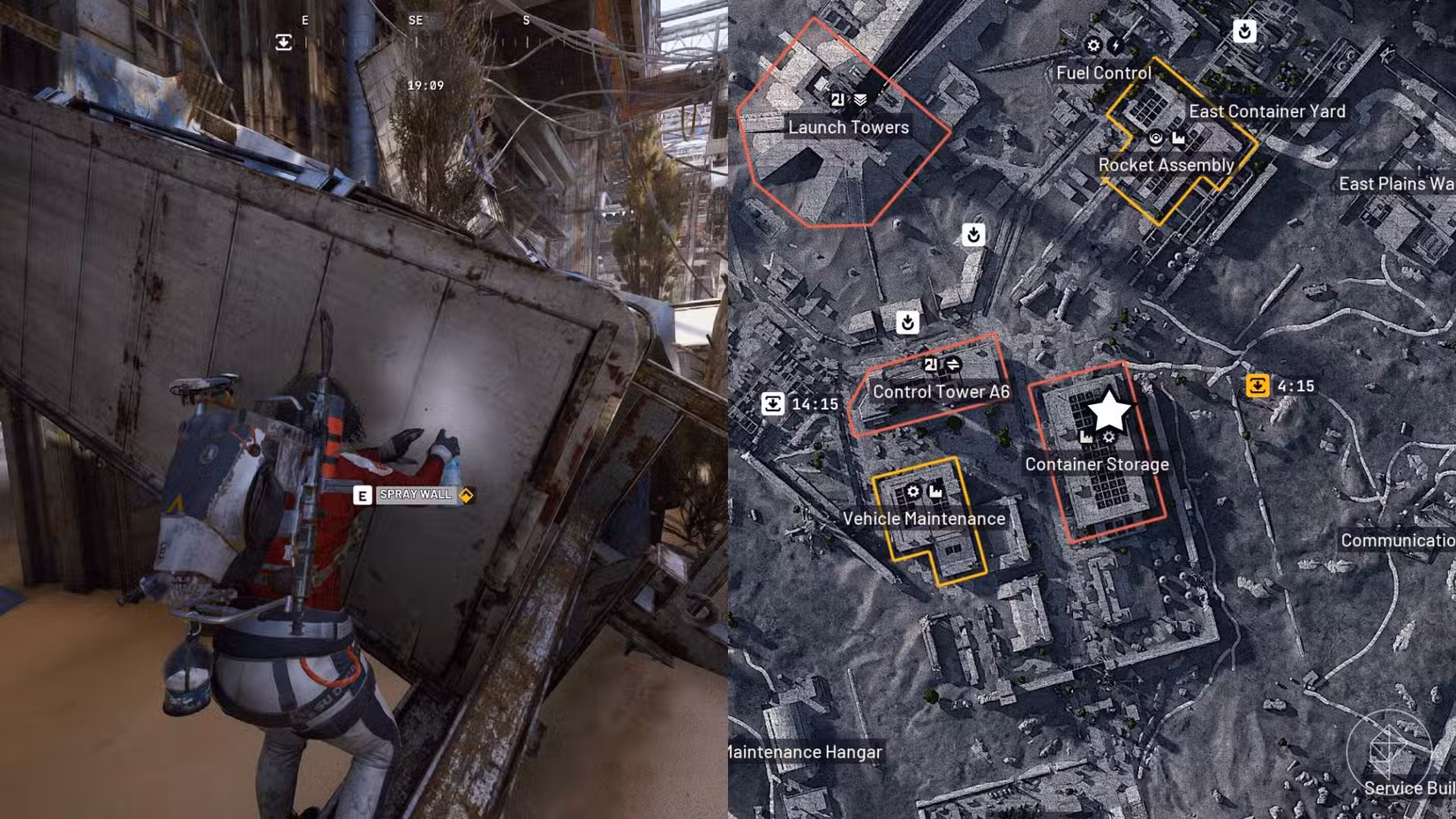1456x819 pixels.
Task: Click the factory icon next to Container Storage star
Action: point(1085,438)
